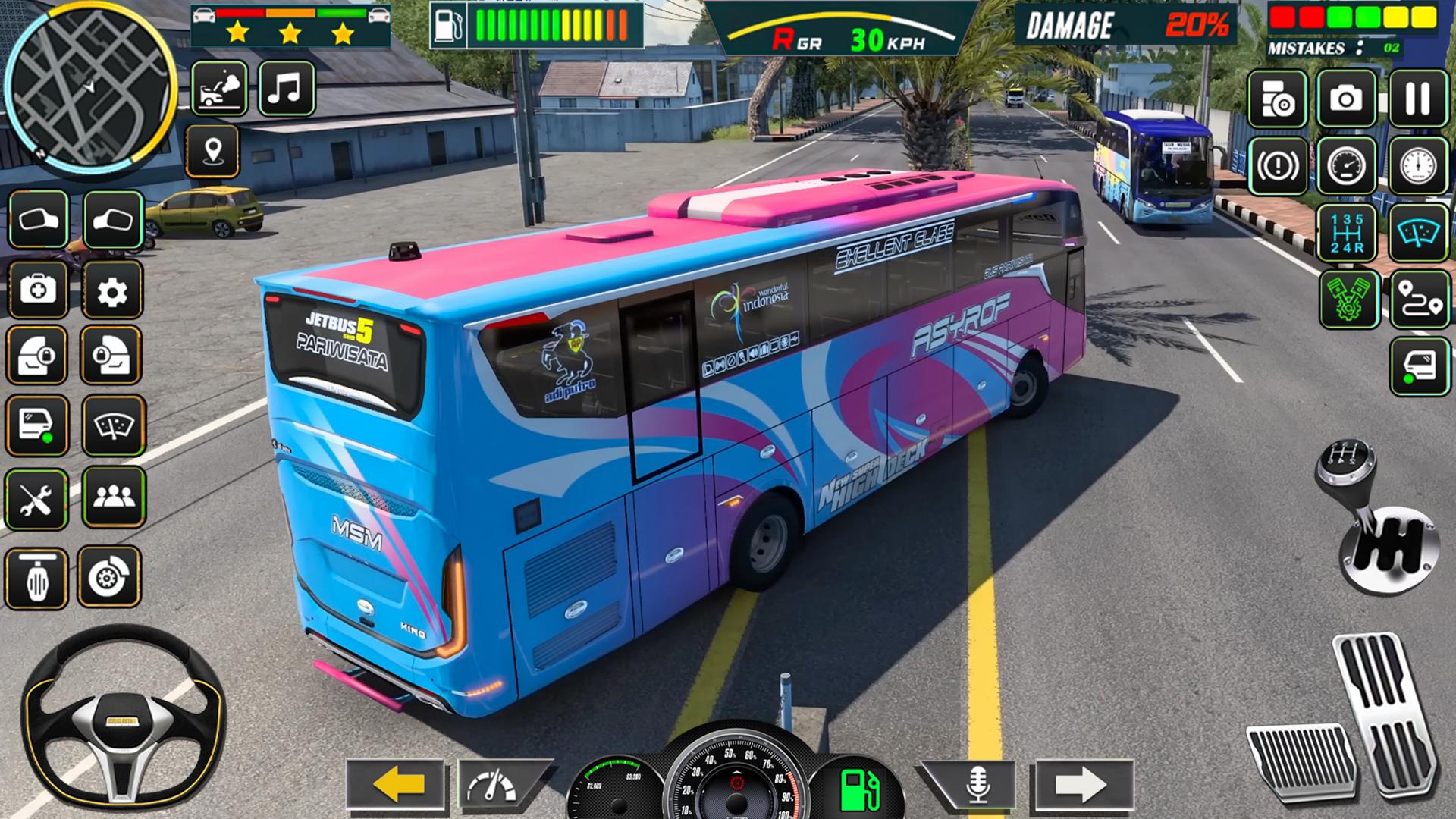
Task: Open the wrench and screwdriver repair button
Action: [x=36, y=500]
